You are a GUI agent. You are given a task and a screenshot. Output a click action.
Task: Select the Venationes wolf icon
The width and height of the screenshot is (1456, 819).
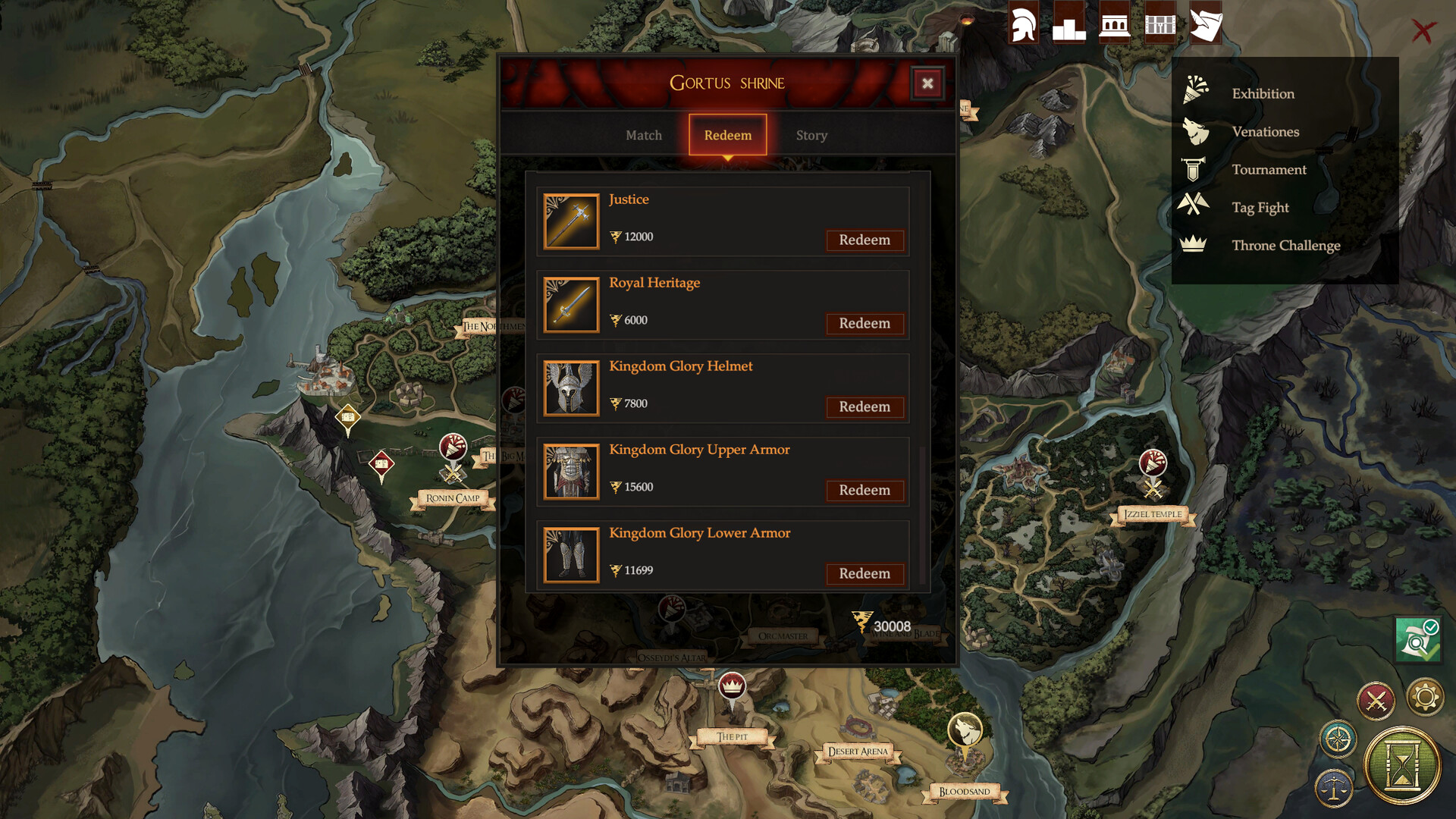(x=1197, y=131)
